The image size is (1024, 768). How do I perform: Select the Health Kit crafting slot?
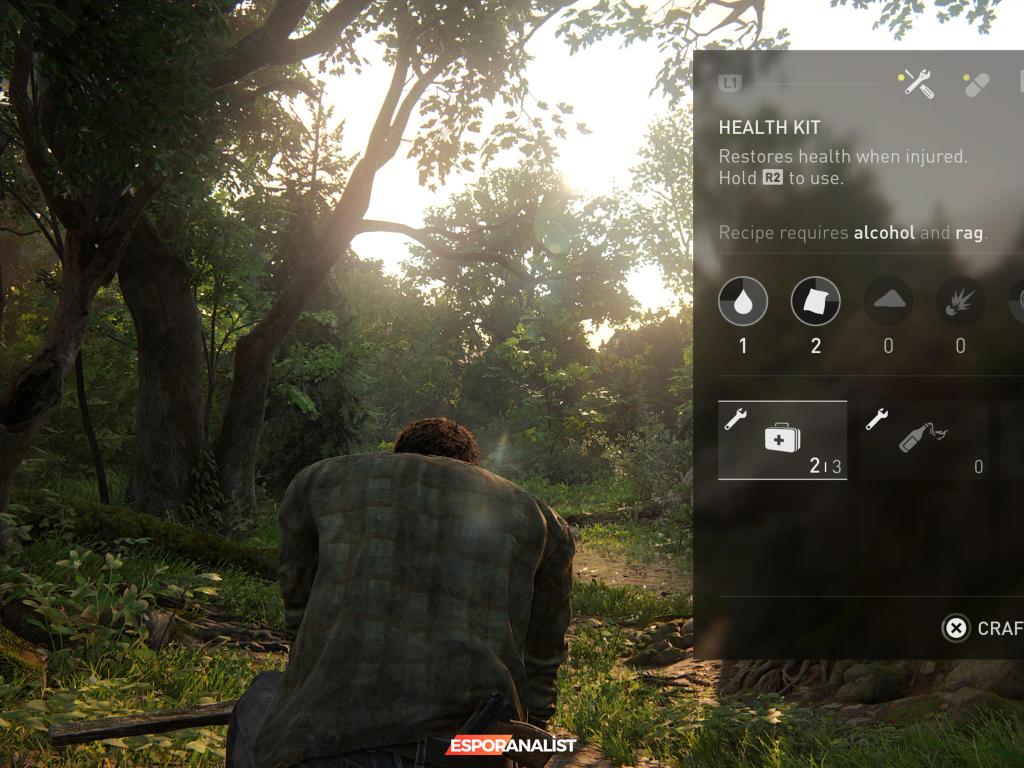[x=782, y=440]
